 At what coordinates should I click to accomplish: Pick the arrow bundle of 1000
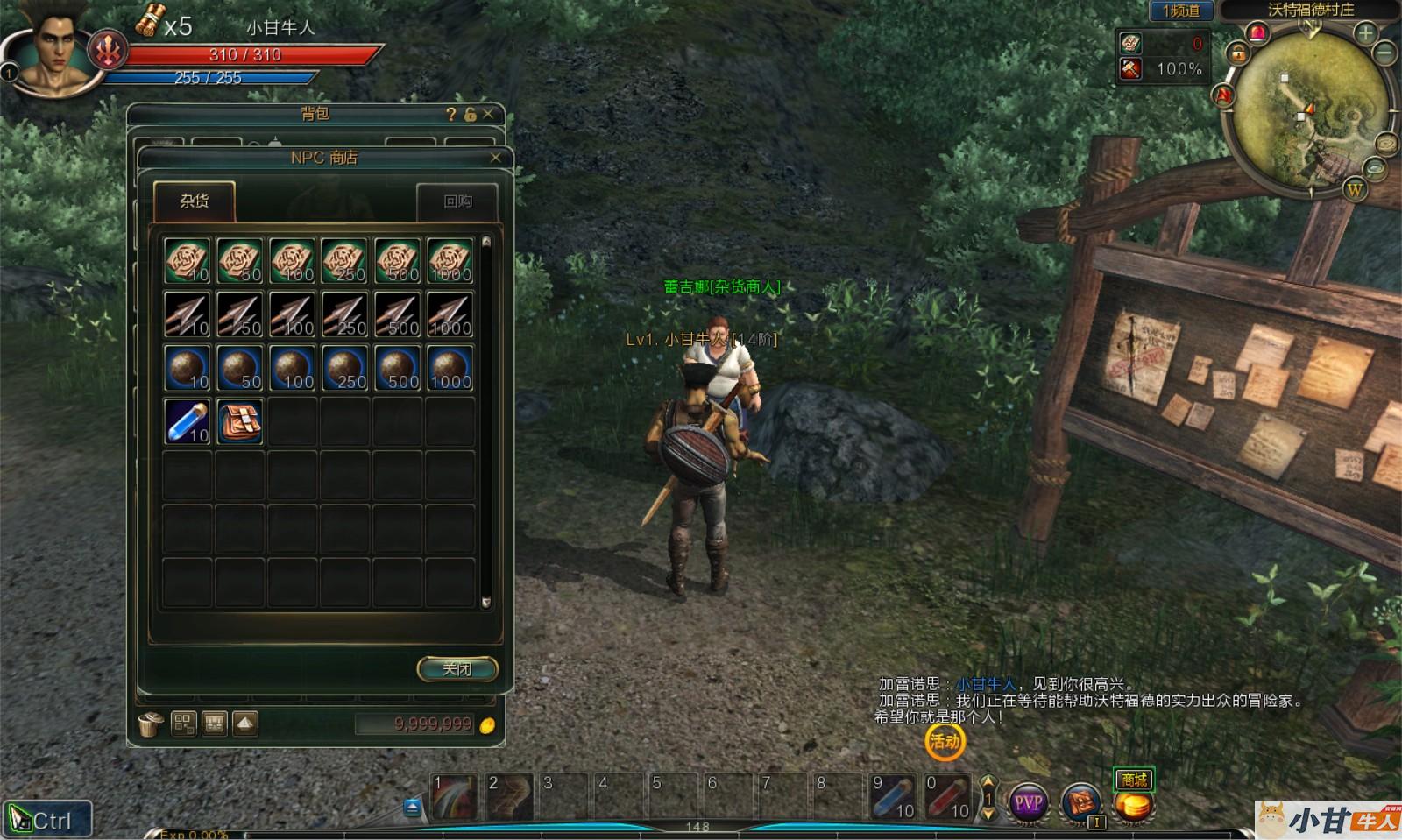450,314
